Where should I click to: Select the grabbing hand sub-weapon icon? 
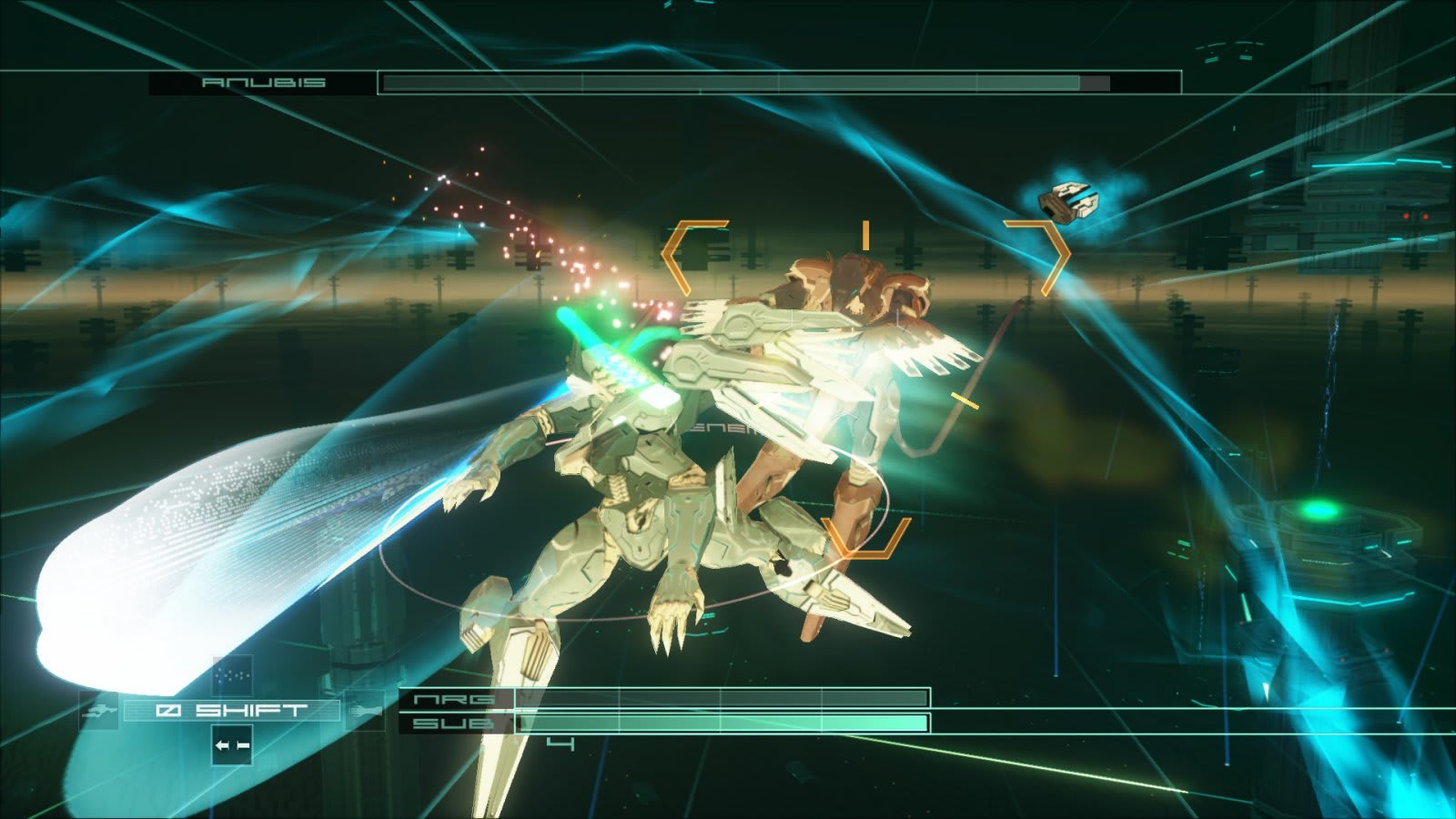[x=366, y=709]
